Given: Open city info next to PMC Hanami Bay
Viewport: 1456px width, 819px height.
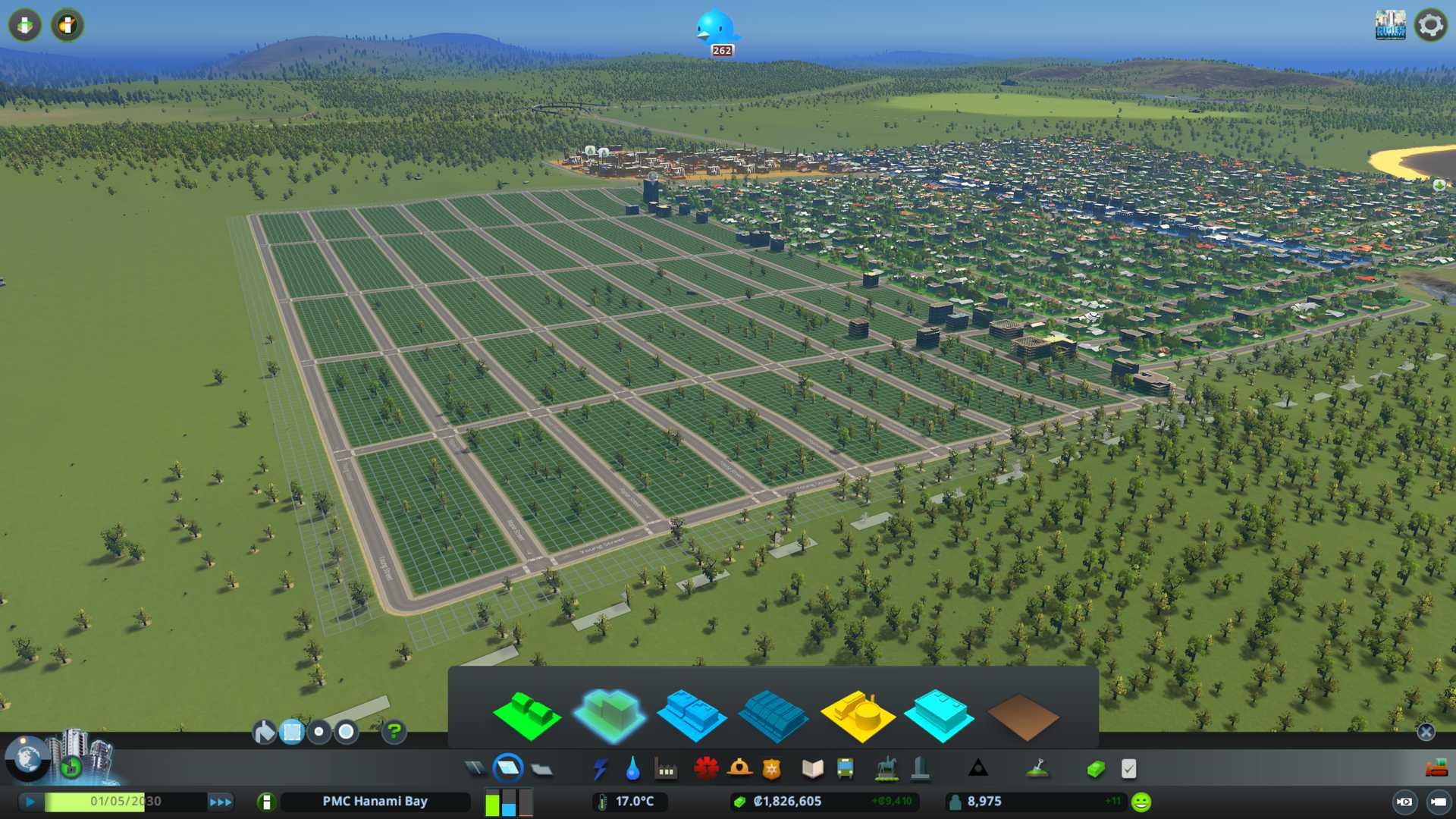Looking at the screenshot, I should coord(266,802).
